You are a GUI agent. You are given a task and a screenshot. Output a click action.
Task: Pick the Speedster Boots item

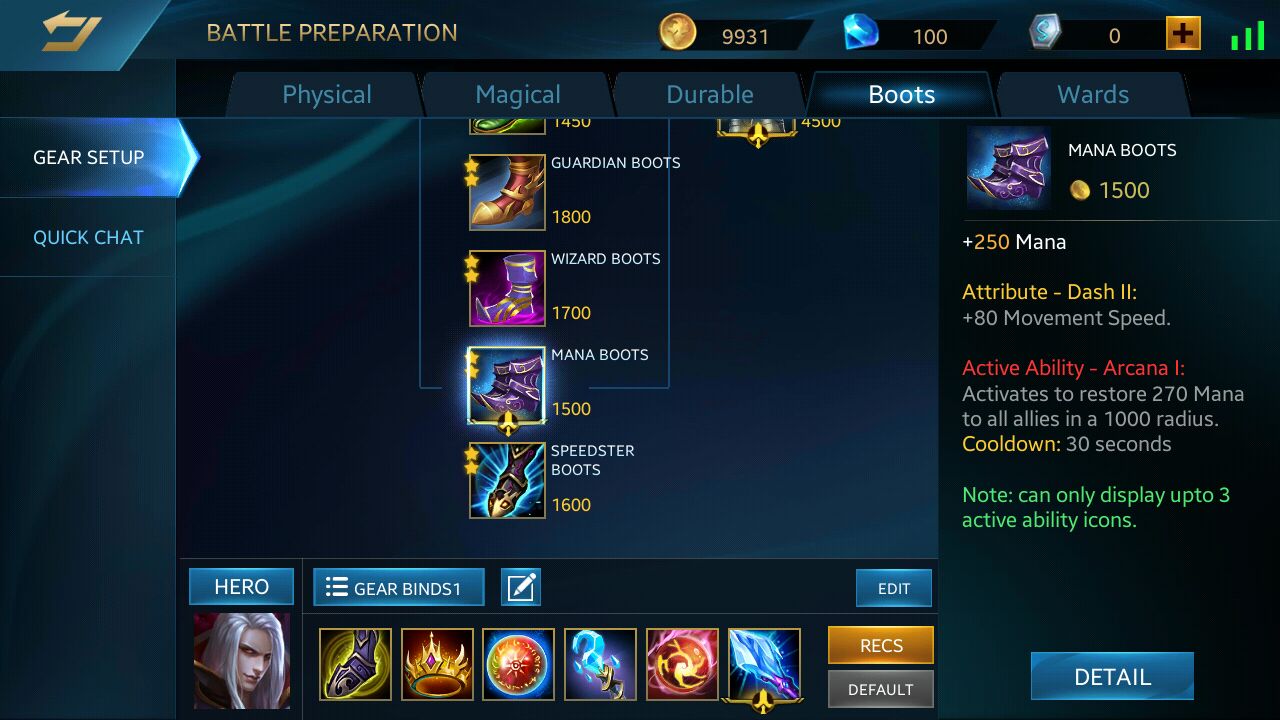coord(507,480)
